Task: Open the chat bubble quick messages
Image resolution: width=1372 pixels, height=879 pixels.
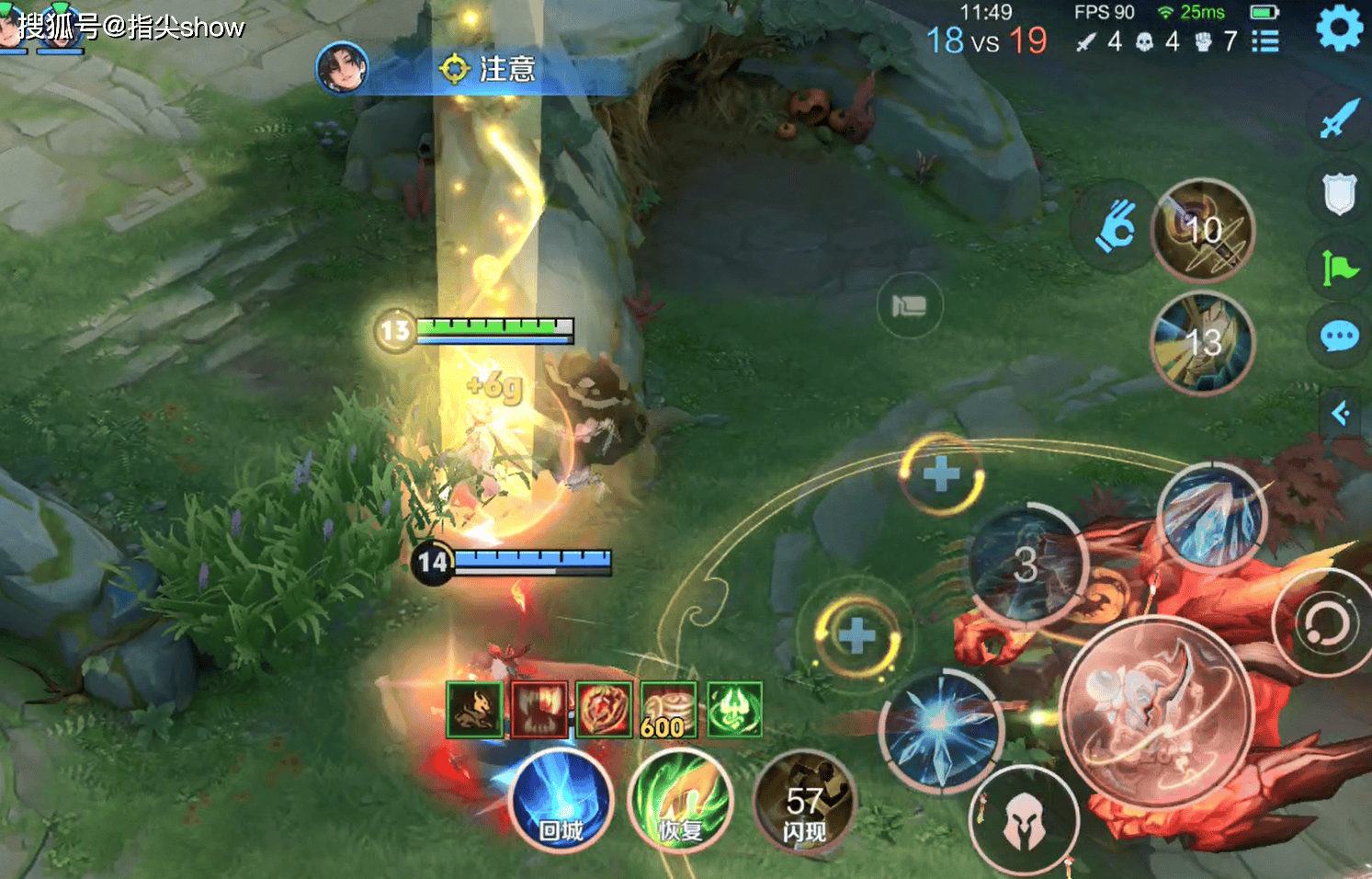Action: (x=1339, y=337)
